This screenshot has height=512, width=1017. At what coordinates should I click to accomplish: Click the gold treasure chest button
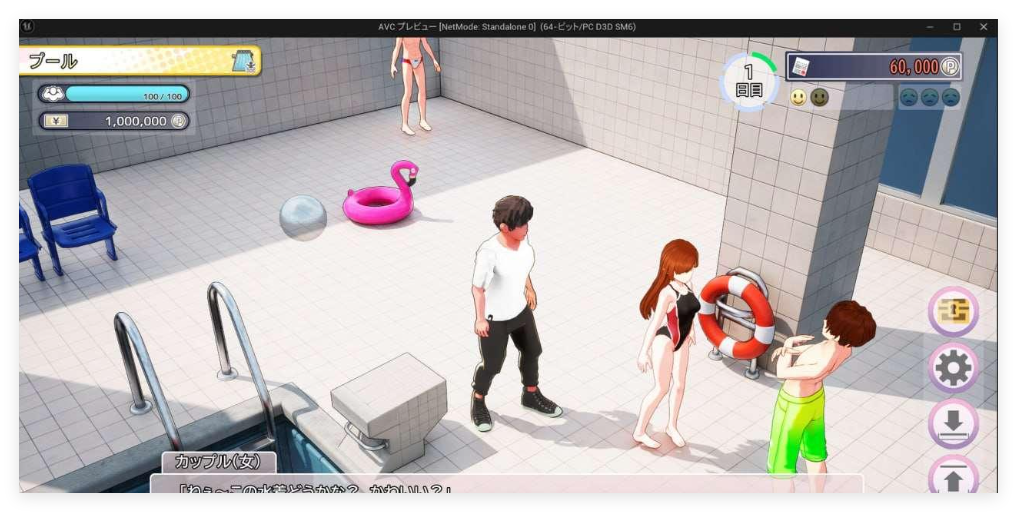953,313
